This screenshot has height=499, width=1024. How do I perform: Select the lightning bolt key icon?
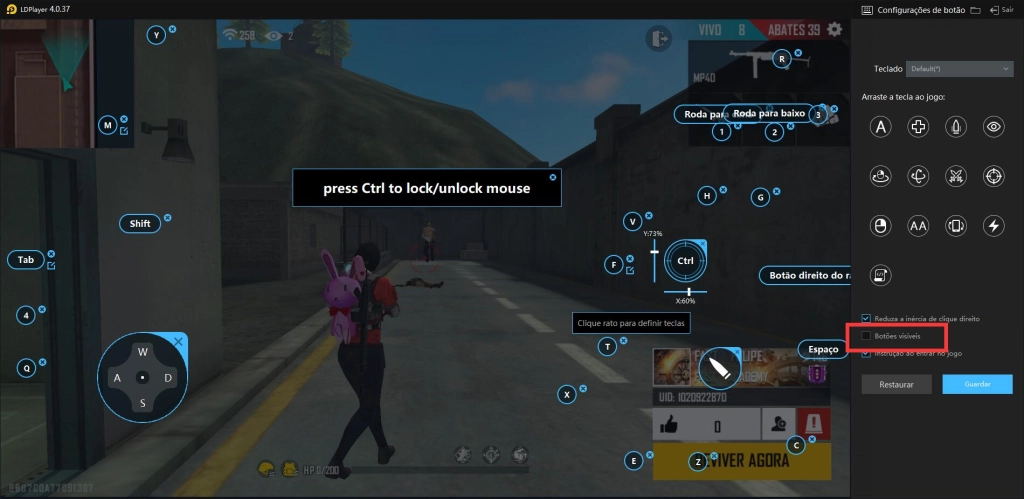(993, 226)
